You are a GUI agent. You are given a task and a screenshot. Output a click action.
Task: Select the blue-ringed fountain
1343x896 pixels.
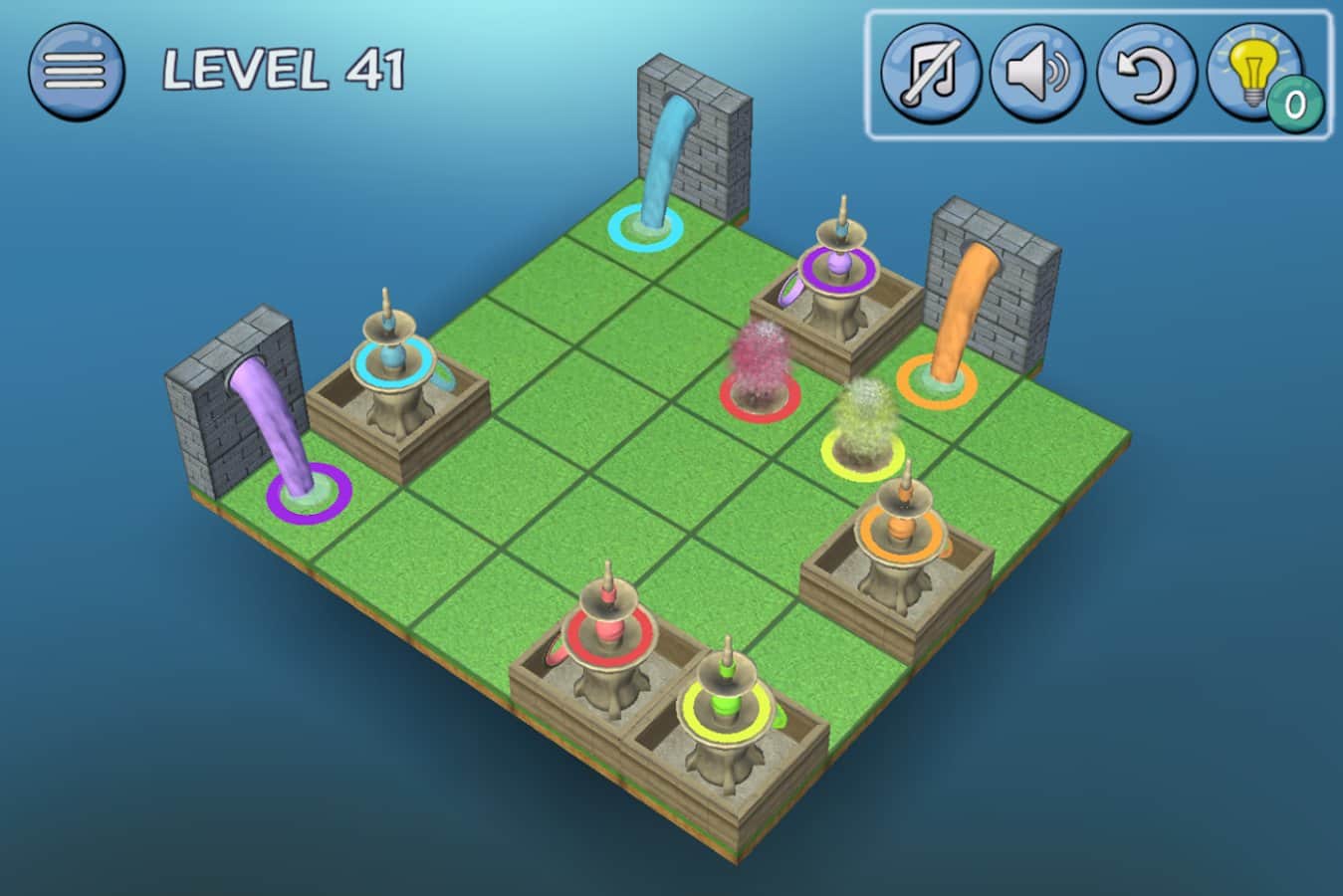click(x=392, y=360)
